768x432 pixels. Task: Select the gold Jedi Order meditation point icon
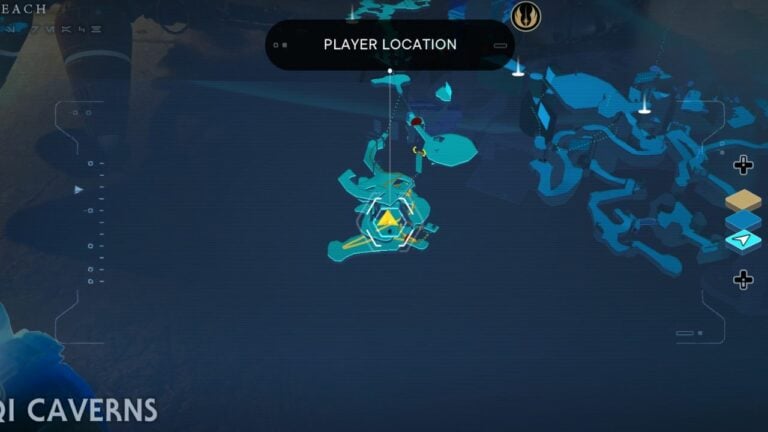click(x=525, y=16)
